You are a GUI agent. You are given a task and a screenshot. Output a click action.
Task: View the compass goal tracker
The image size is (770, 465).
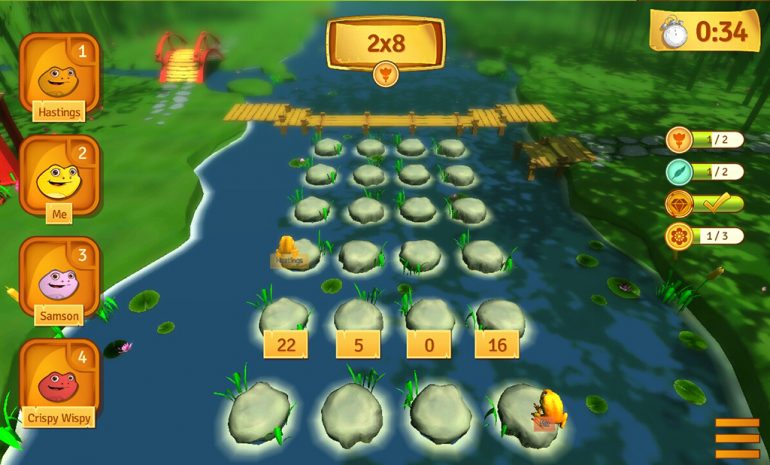click(705, 172)
